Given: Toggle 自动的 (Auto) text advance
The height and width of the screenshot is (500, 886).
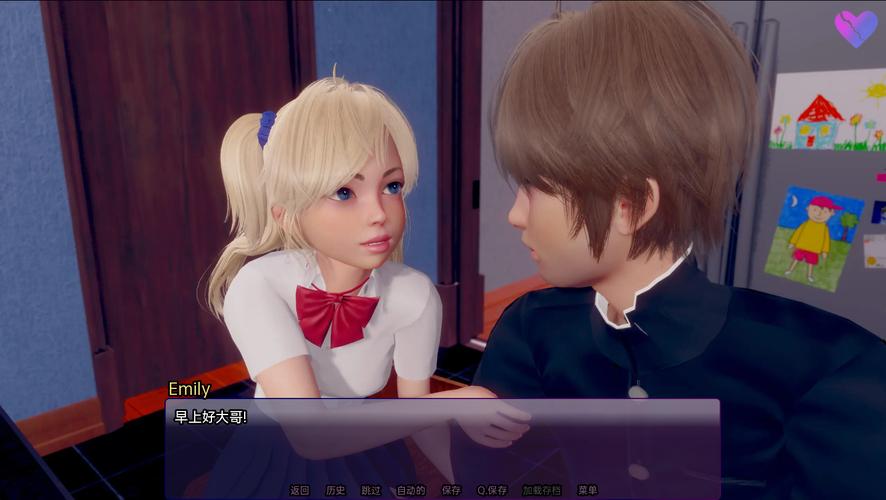Looking at the screenshot, I should (x=411, y=490).
